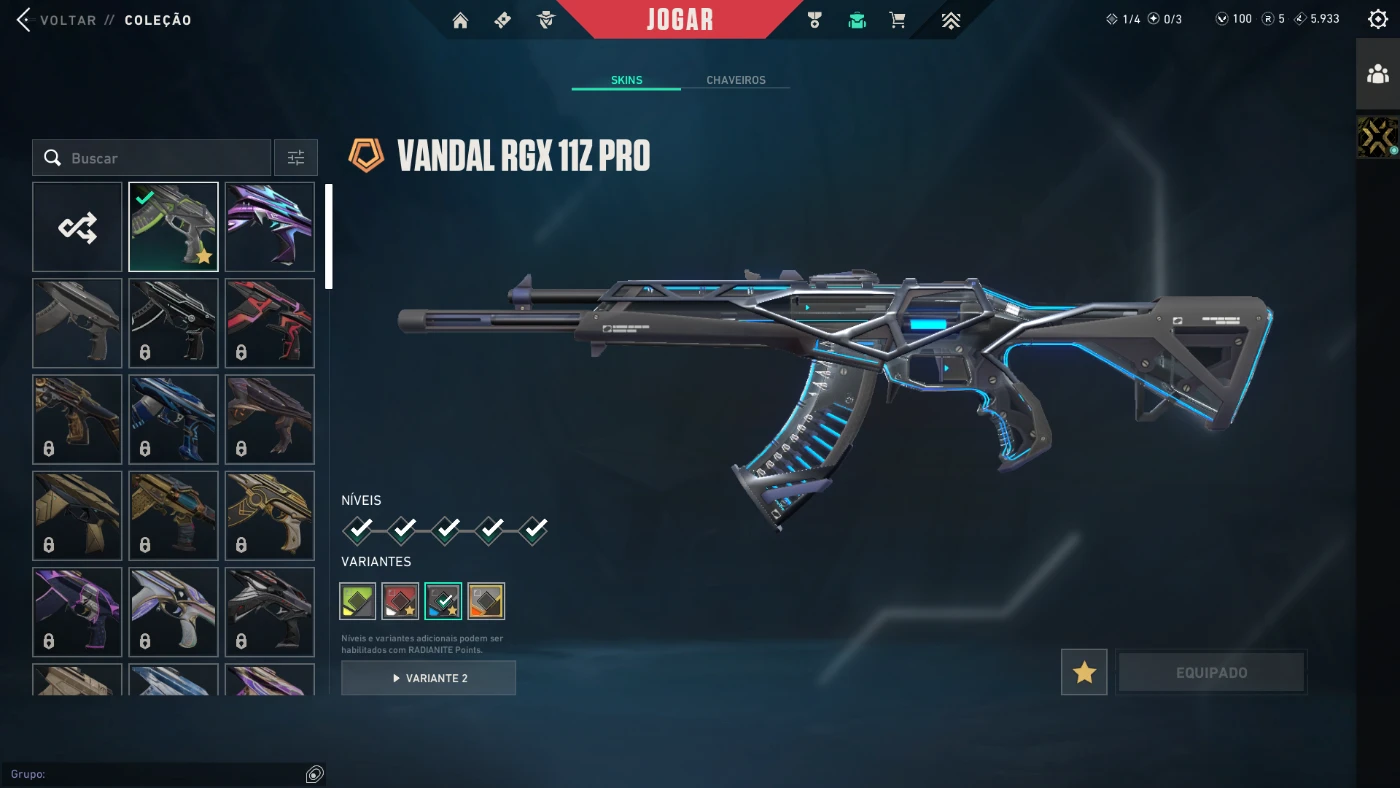Start matchmaking with the JOGAR button
This screenshot has width=1400, height=788.
click(680, 20)
